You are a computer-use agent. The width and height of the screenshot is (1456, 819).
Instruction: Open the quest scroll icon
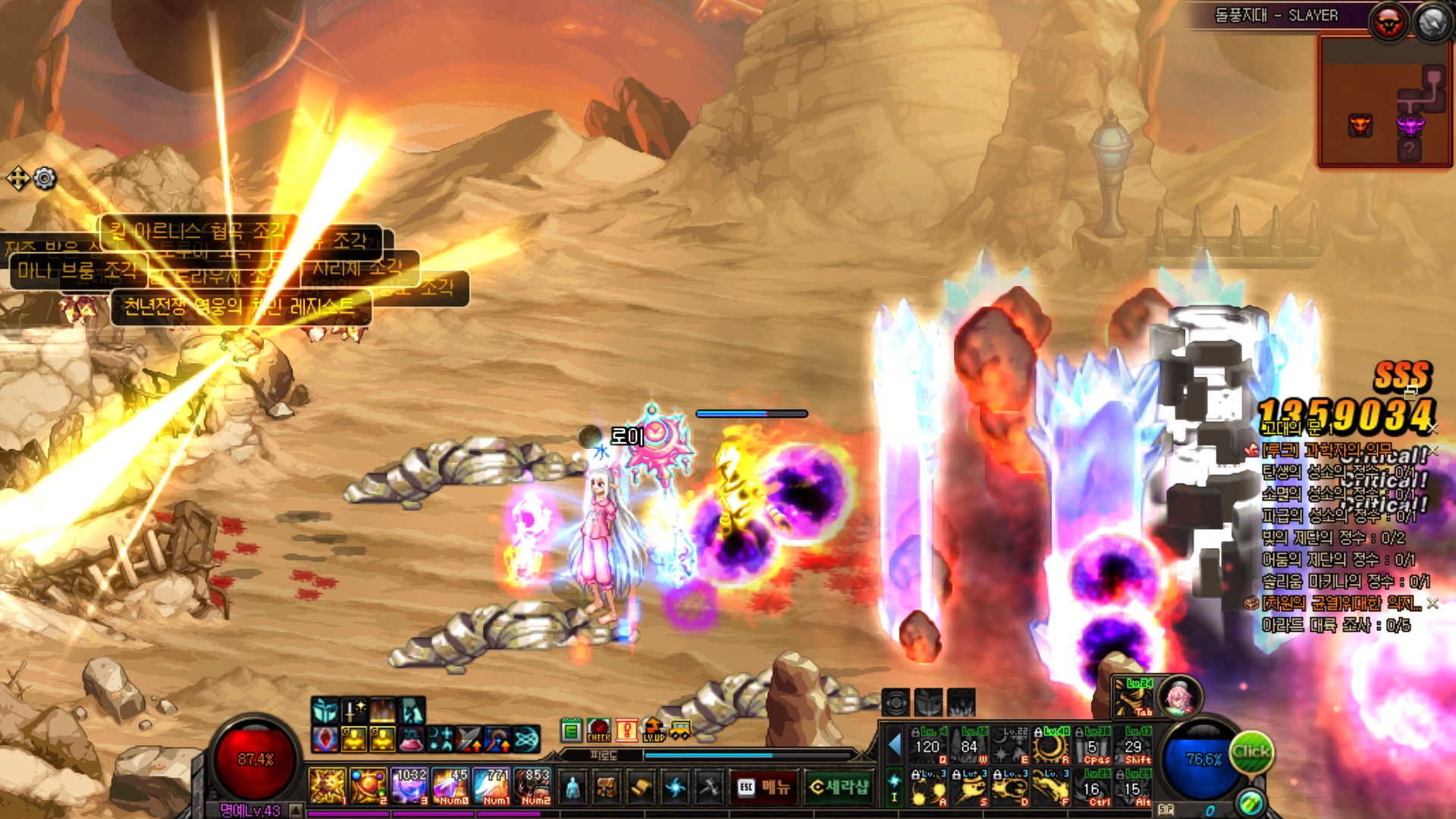(640, 788)
